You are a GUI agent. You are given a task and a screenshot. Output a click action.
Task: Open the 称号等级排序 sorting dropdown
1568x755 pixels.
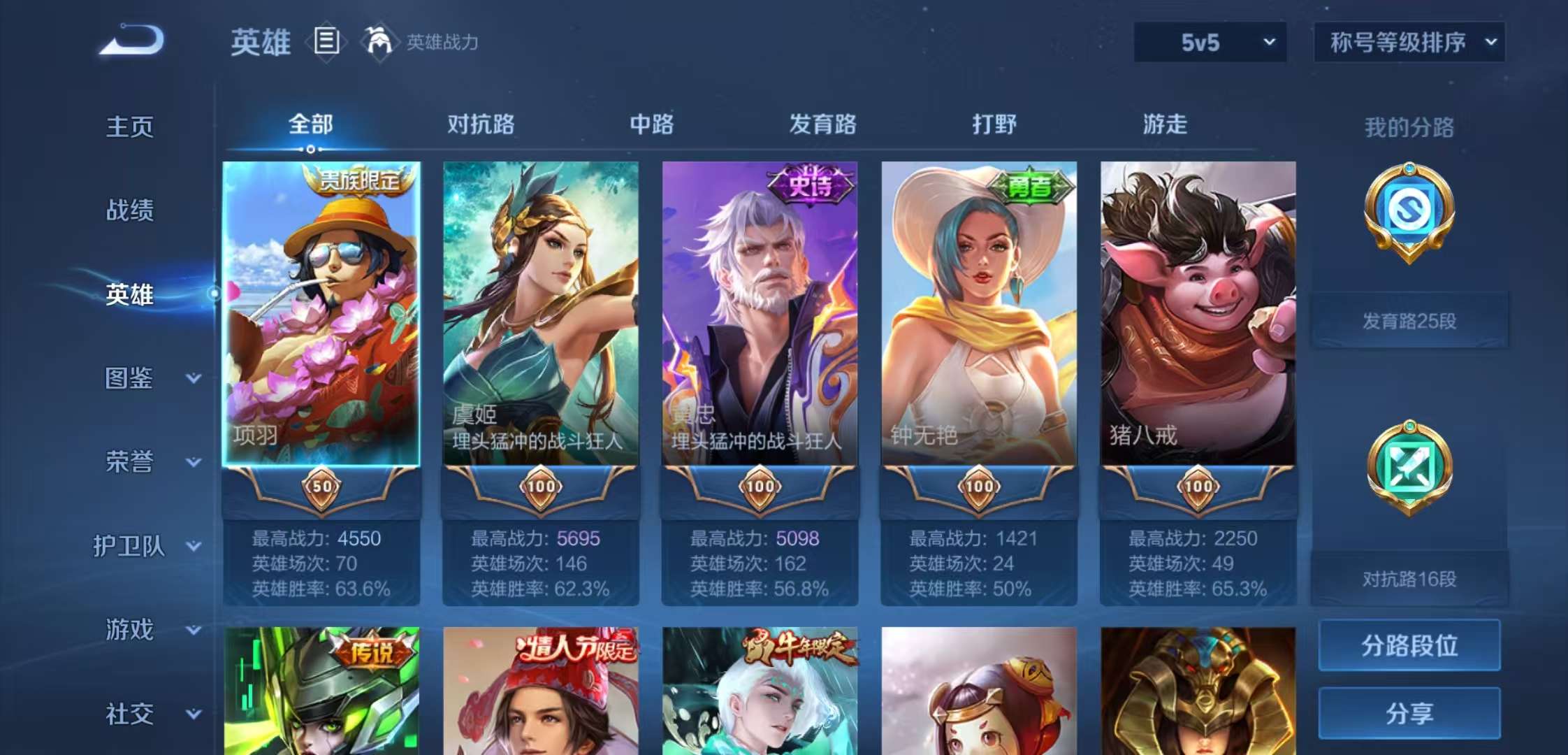coord(1408,42)
